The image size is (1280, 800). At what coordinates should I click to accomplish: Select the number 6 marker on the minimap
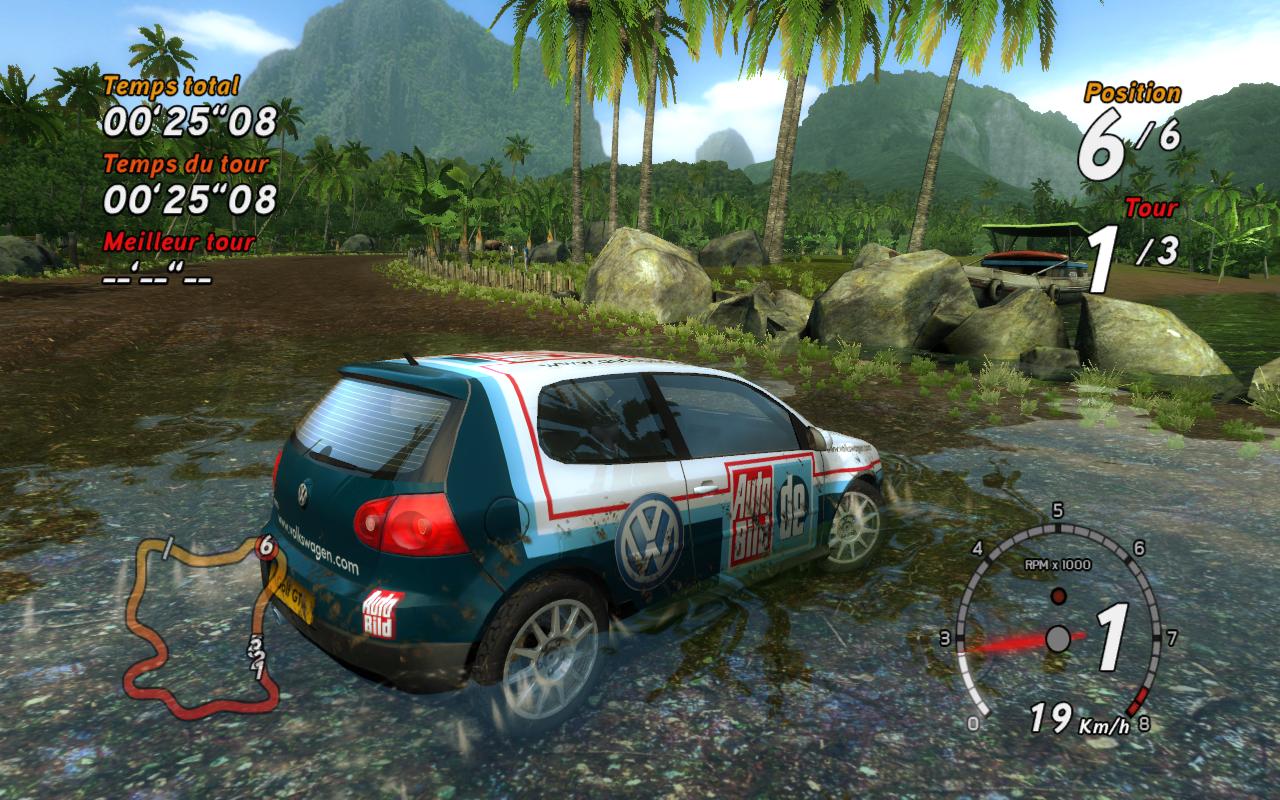pyautogui.click(x=265, y=546)
